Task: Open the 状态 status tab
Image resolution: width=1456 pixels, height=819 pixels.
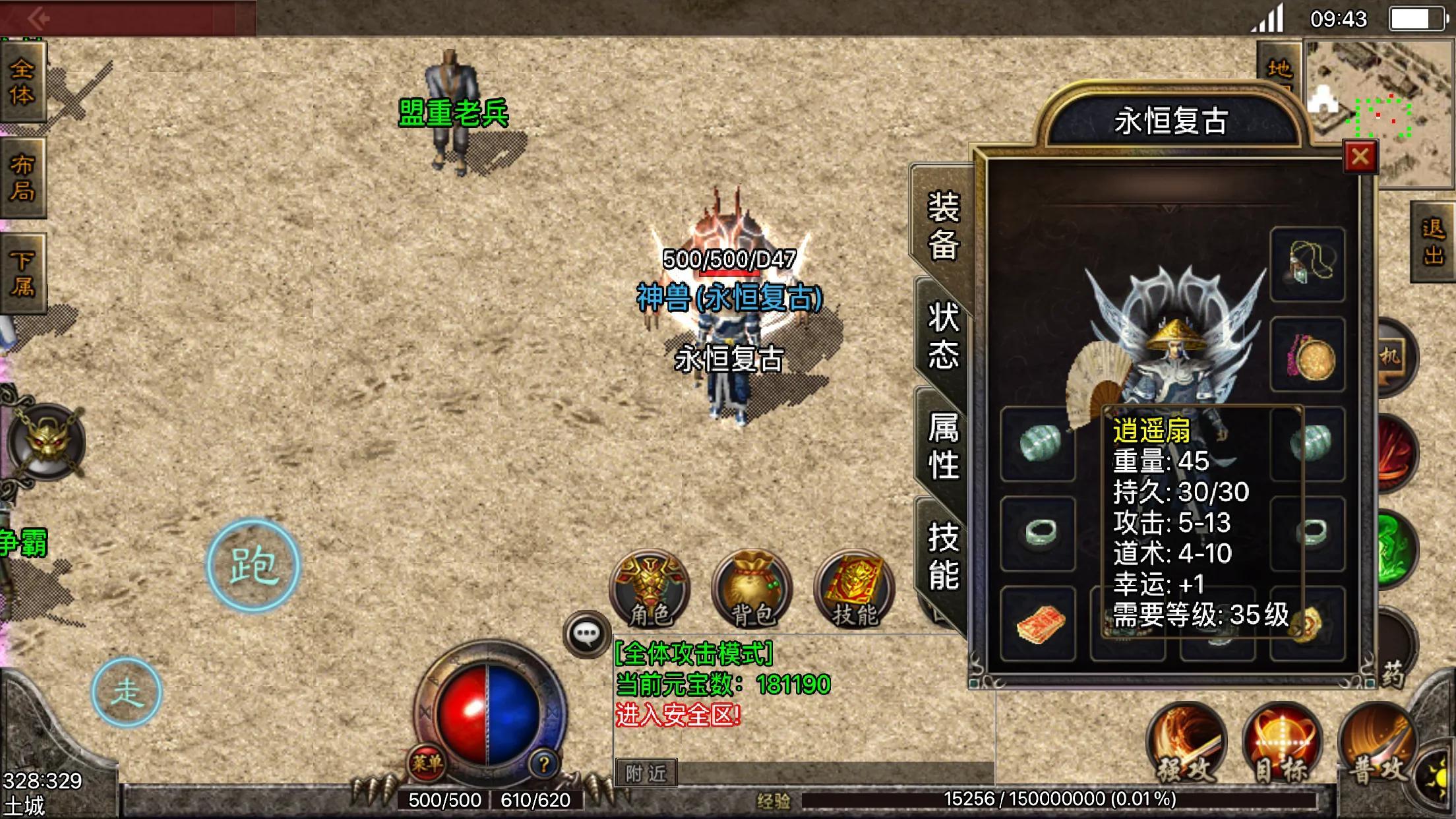Action: [x=943, y=335]
